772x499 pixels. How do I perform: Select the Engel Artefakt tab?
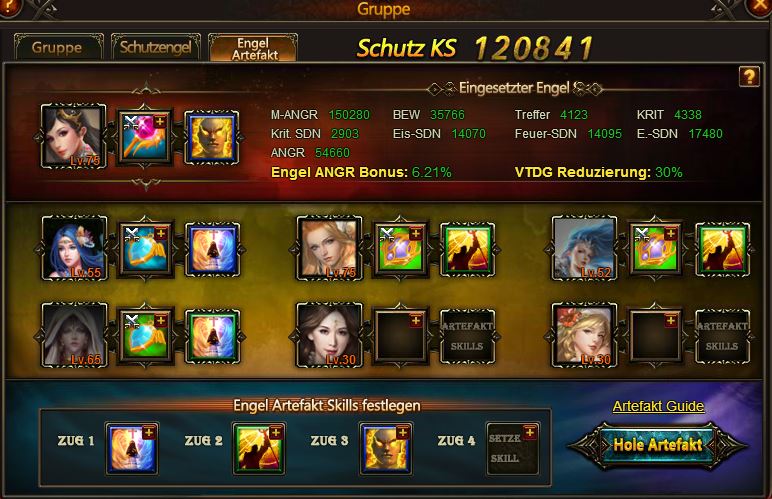252,48
